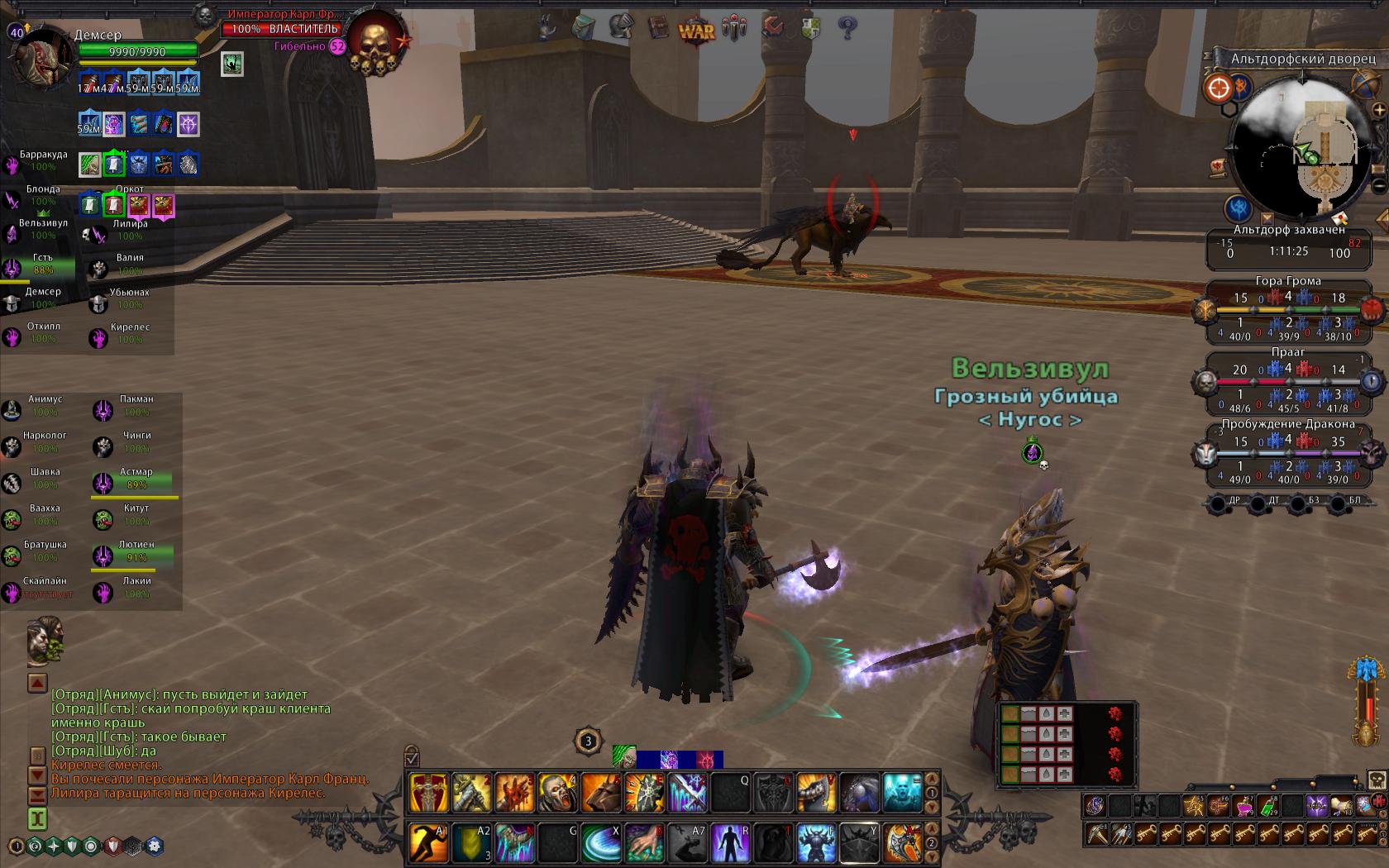Use the flaming axe ability on second bar

[902, 843]
